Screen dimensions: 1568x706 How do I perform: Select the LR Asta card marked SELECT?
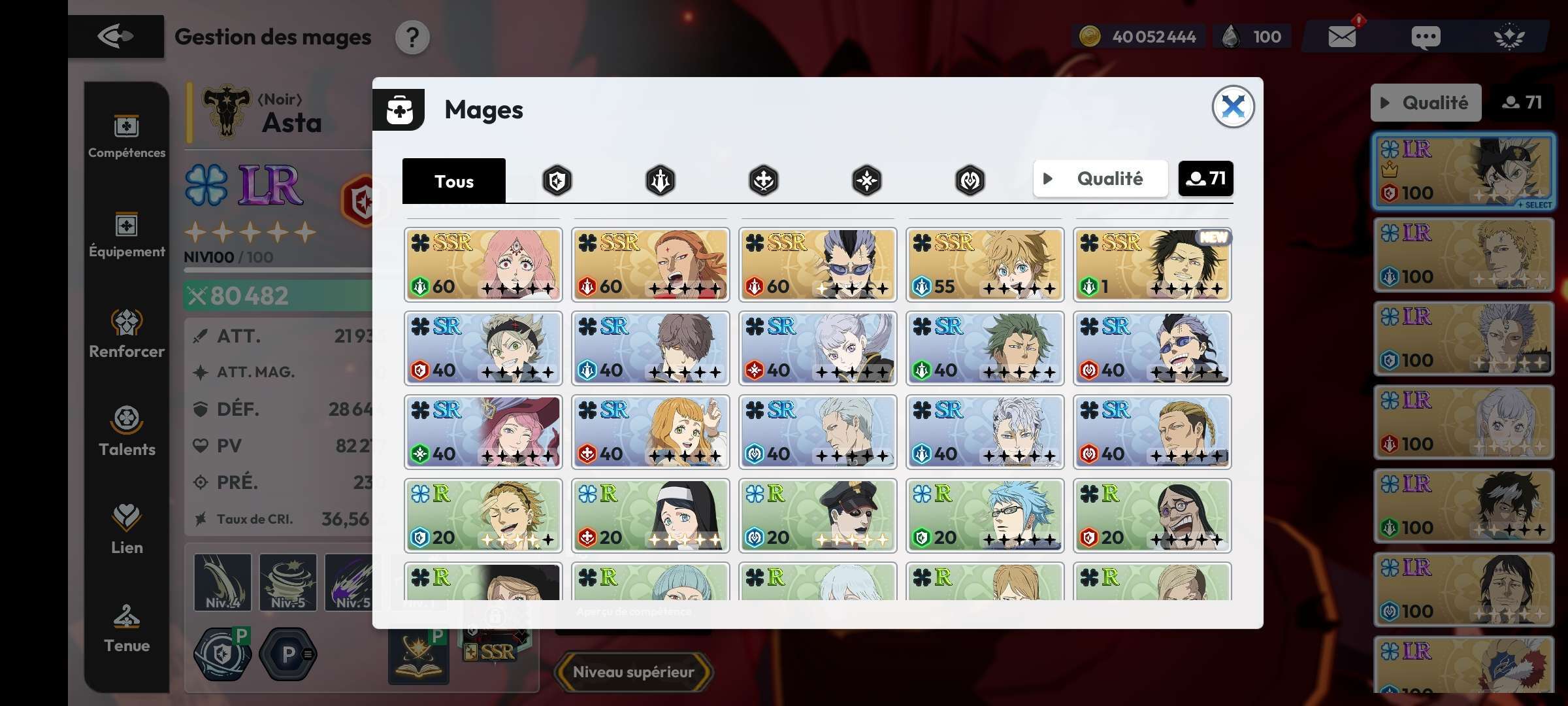(1463, 171)
